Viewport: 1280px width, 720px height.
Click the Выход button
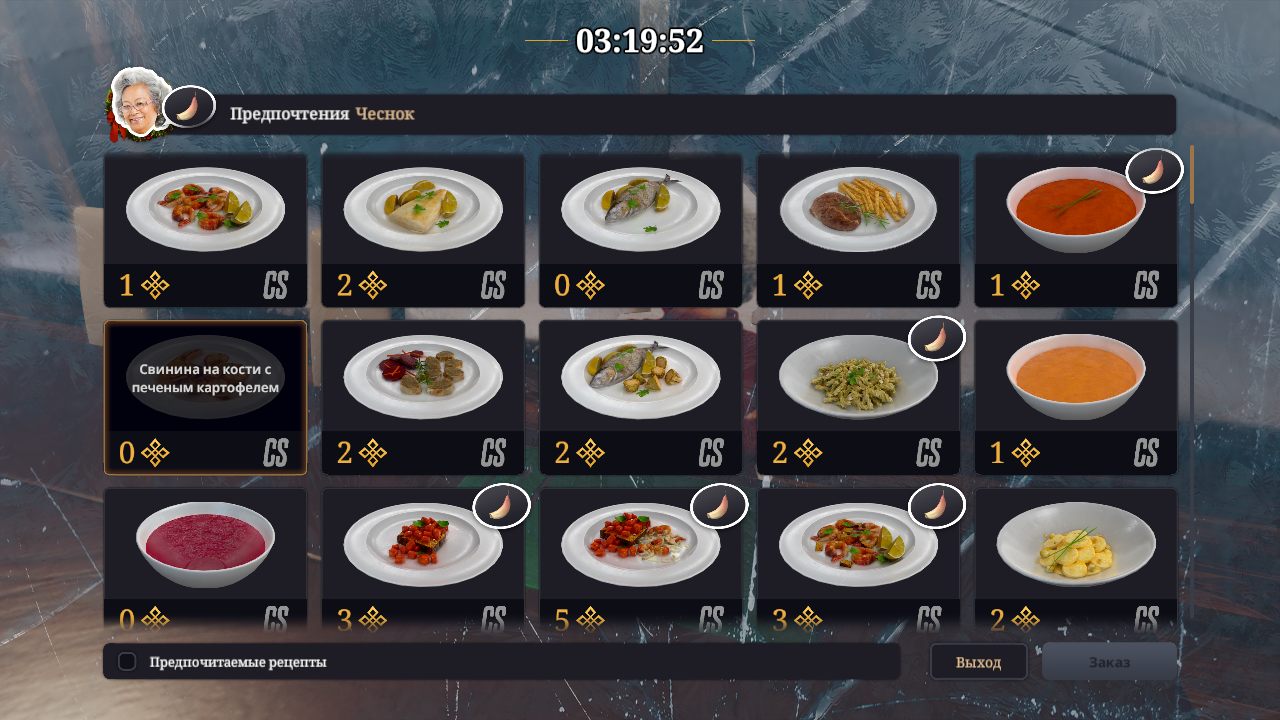point(978,662)
